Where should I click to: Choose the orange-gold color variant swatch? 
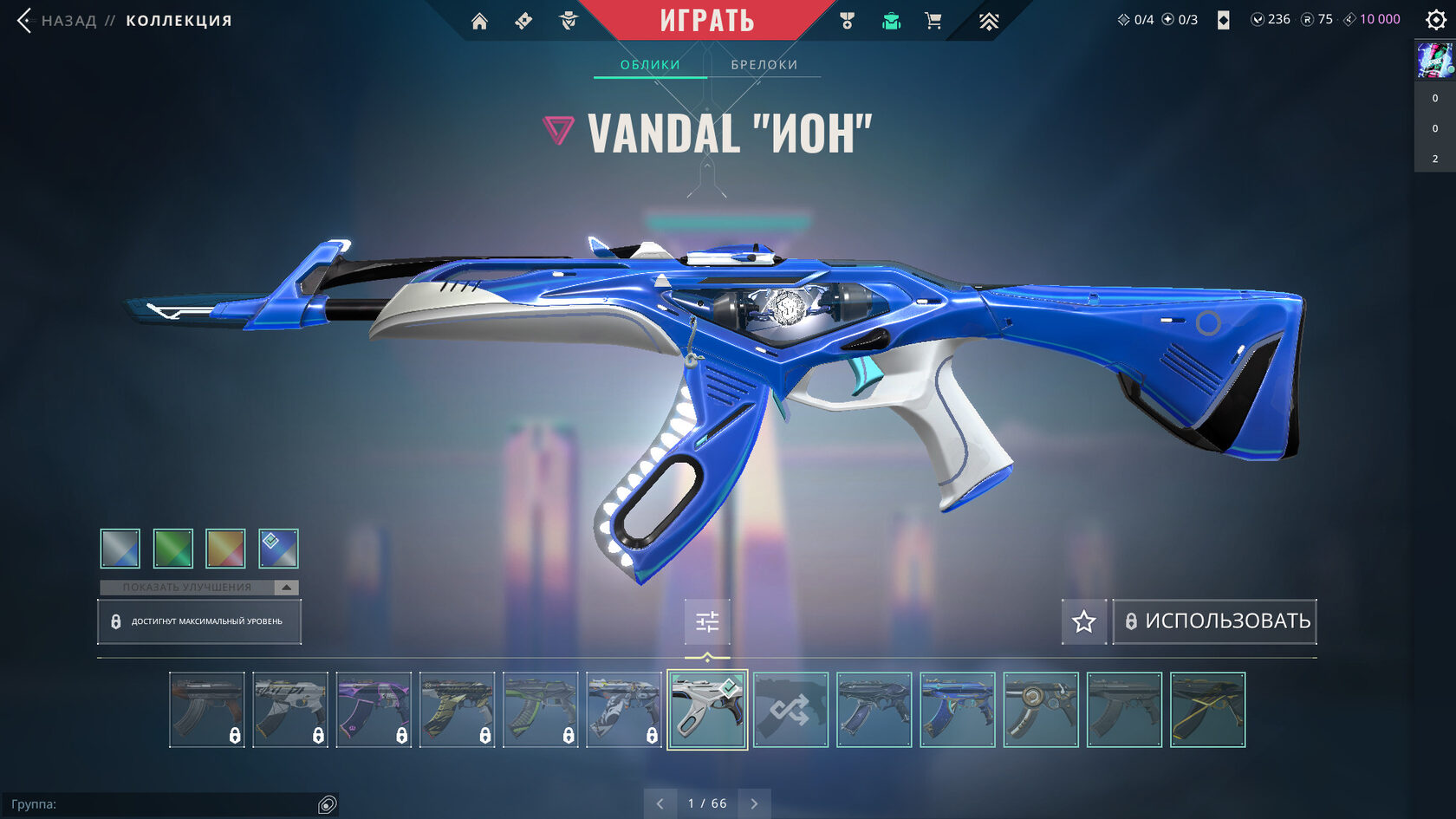(225, 549)
